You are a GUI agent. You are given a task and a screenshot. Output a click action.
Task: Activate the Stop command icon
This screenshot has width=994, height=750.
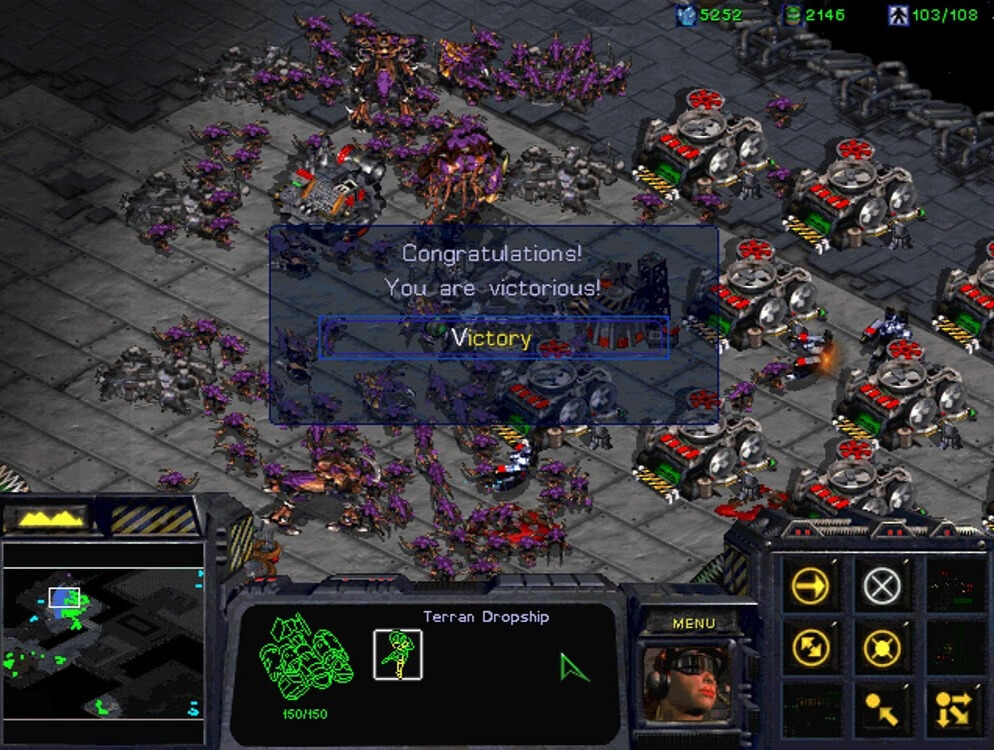[881, 586]
